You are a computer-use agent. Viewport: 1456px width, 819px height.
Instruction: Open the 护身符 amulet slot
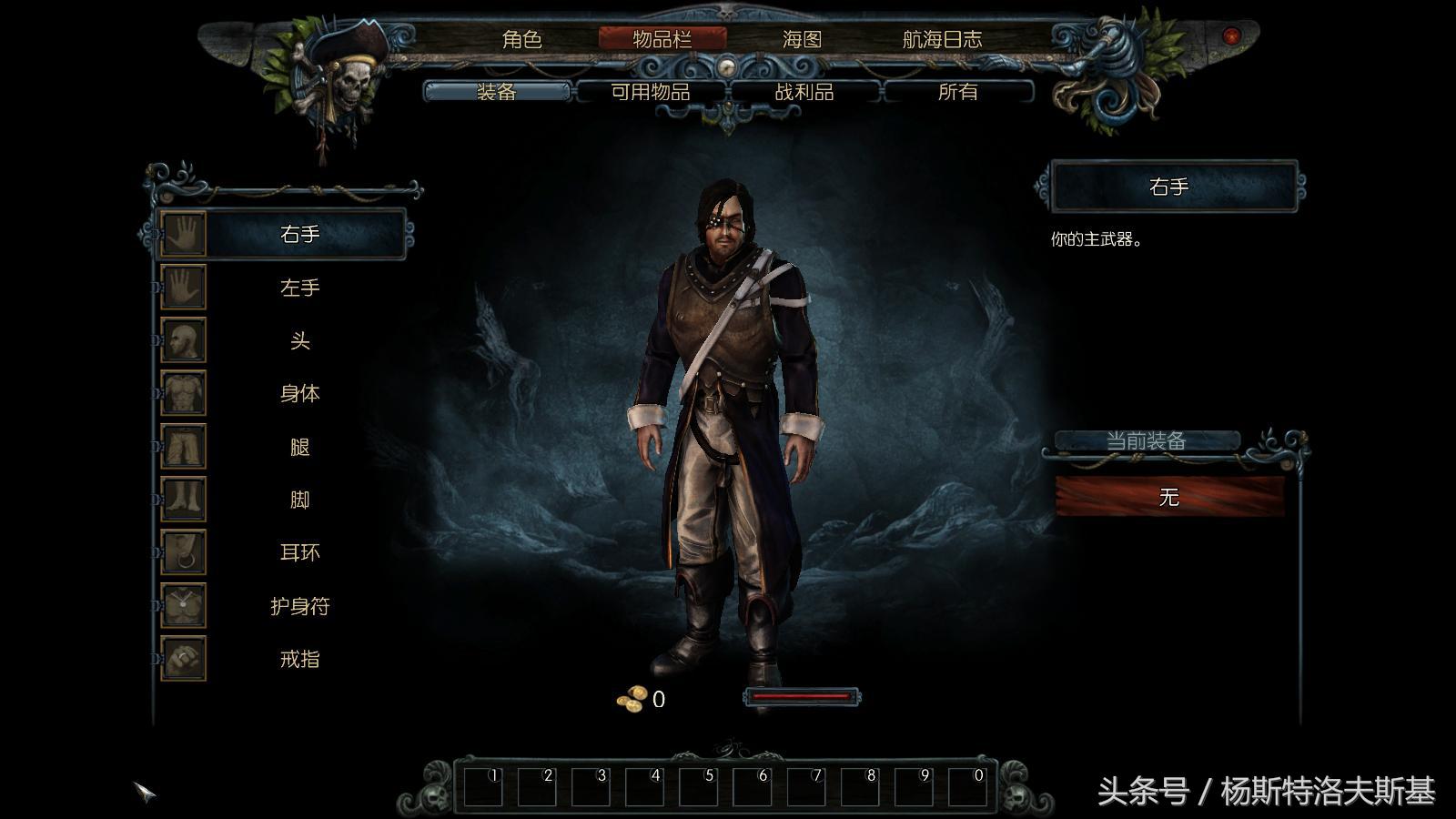tap(299, 606)
